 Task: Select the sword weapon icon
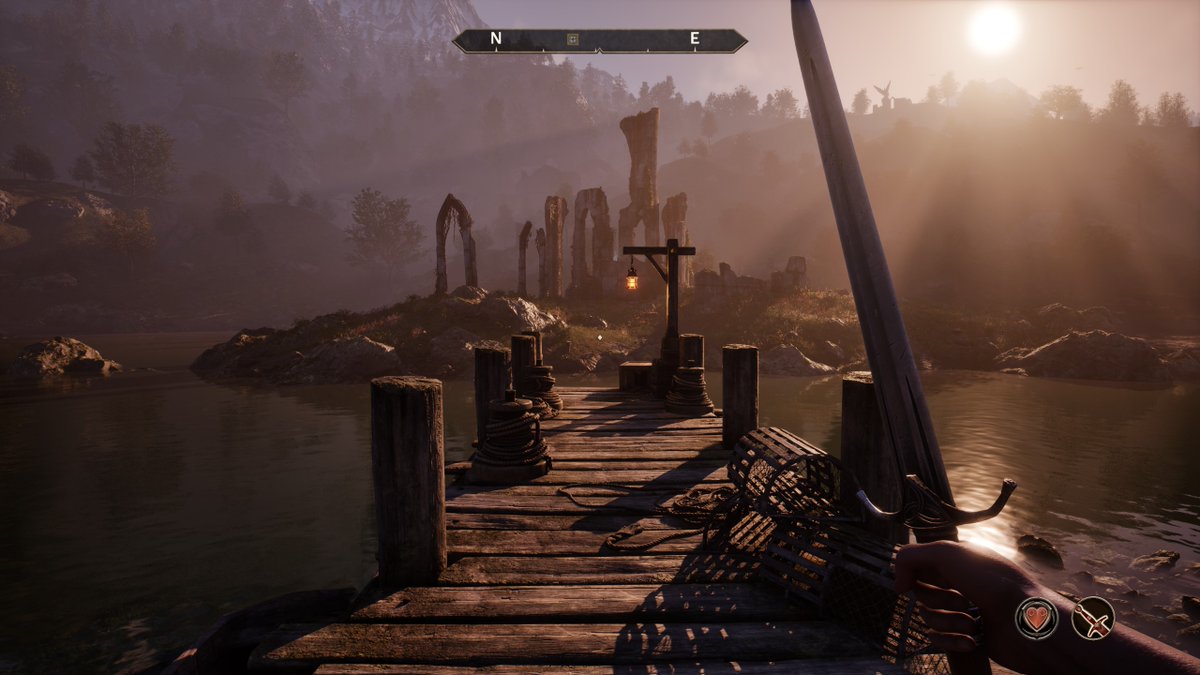pyautogui.click(x=1093, y=618)
